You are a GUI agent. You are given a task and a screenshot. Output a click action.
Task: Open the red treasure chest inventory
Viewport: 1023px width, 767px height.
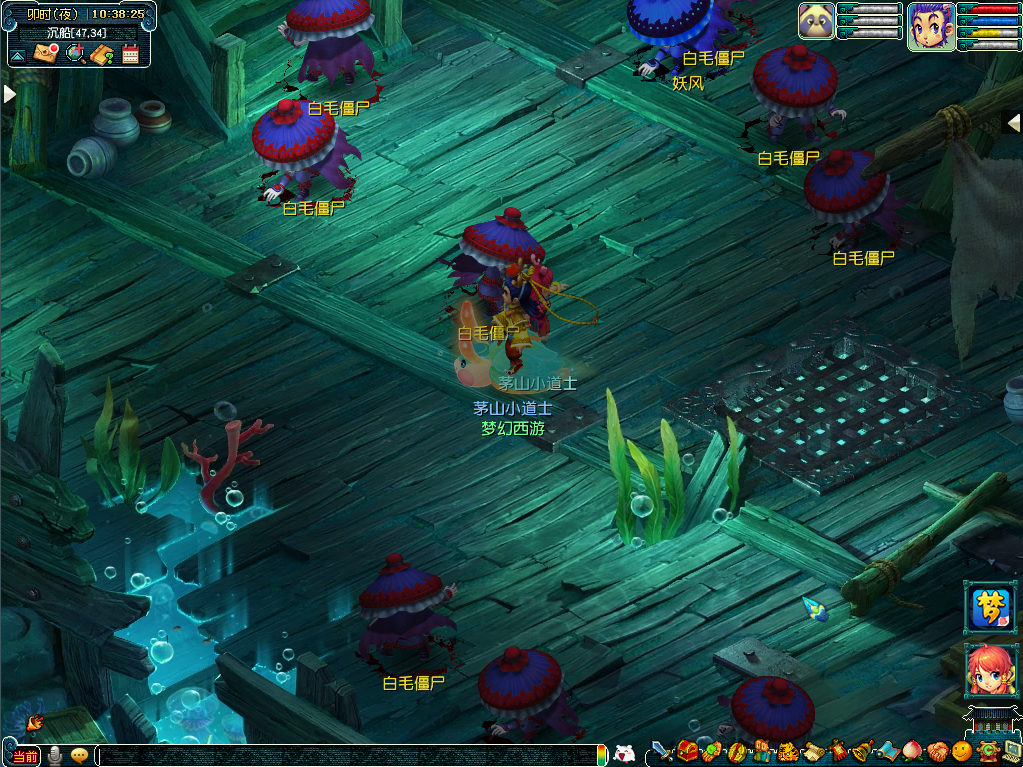[687, 752]
